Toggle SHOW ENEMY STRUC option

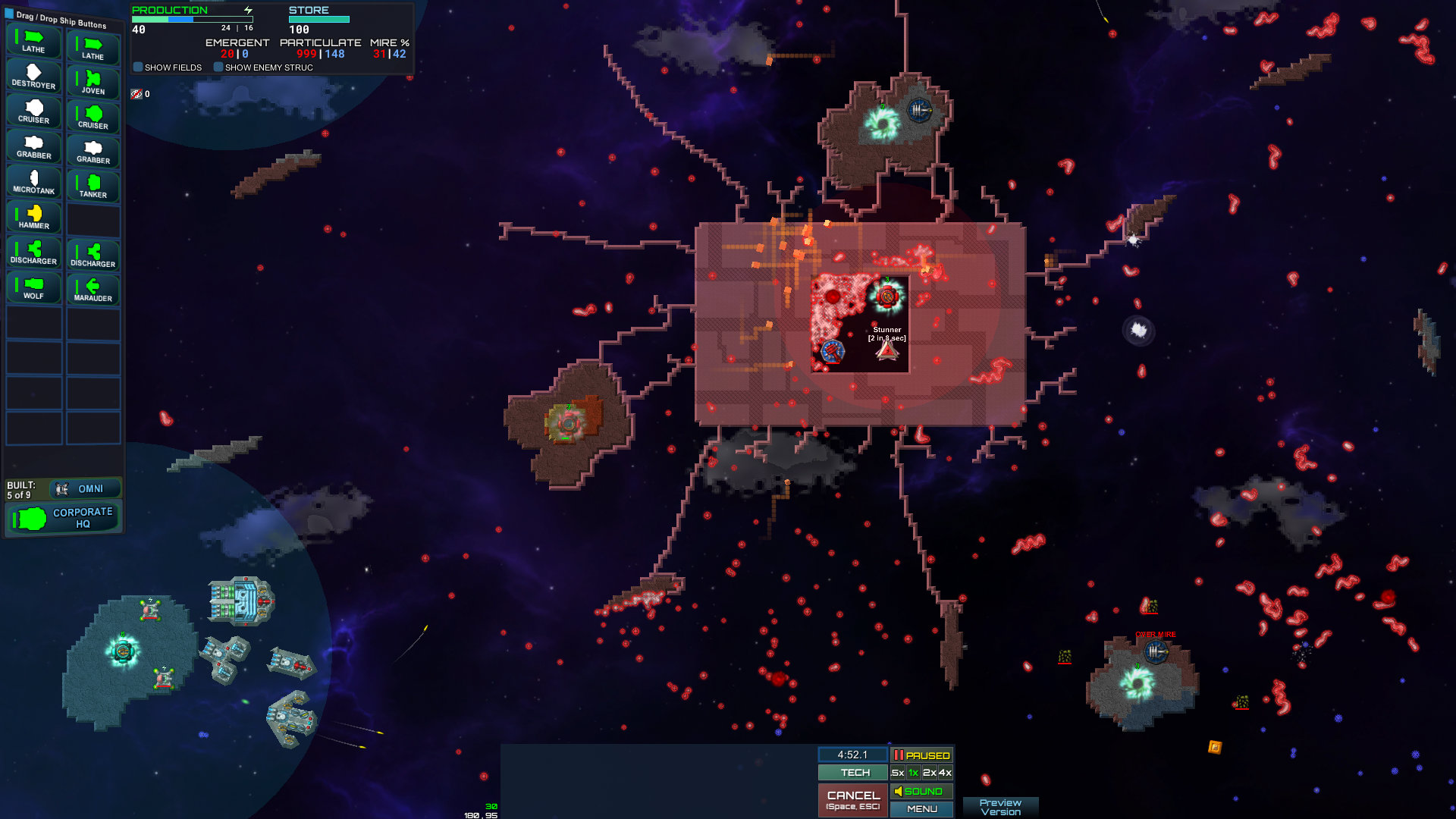coord(218,67)
